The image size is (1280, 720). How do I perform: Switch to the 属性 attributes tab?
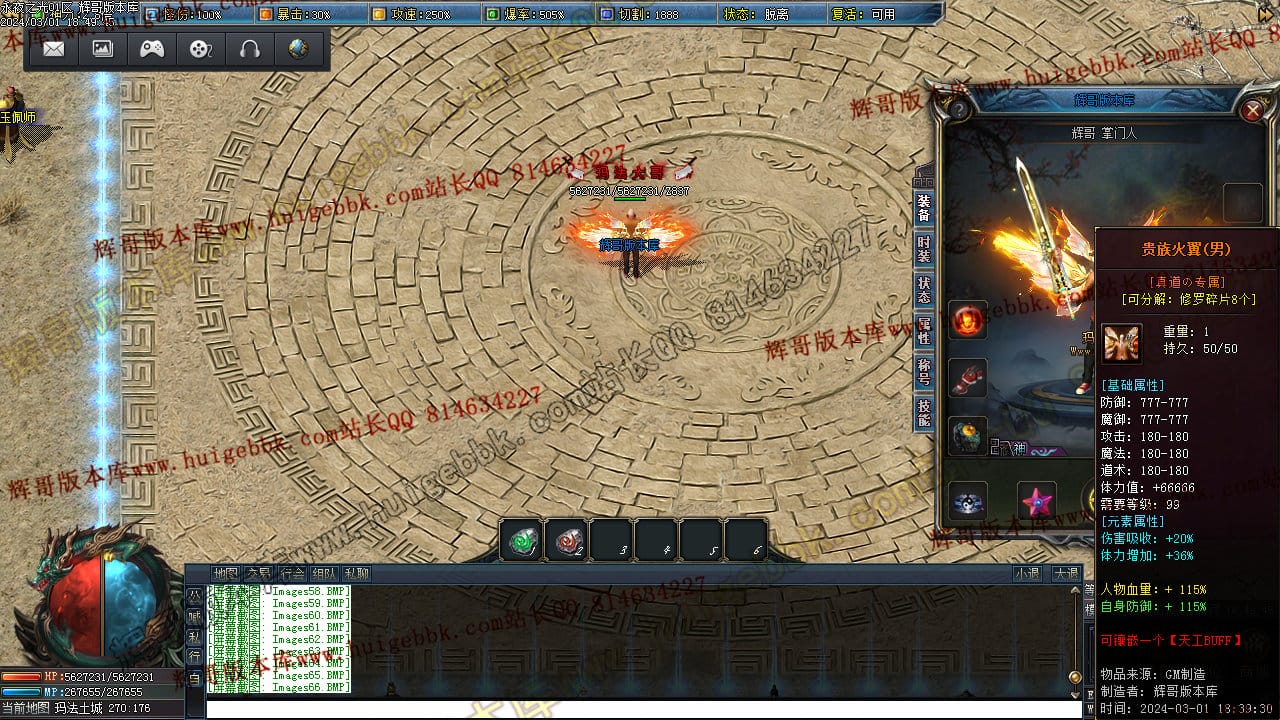924,331
